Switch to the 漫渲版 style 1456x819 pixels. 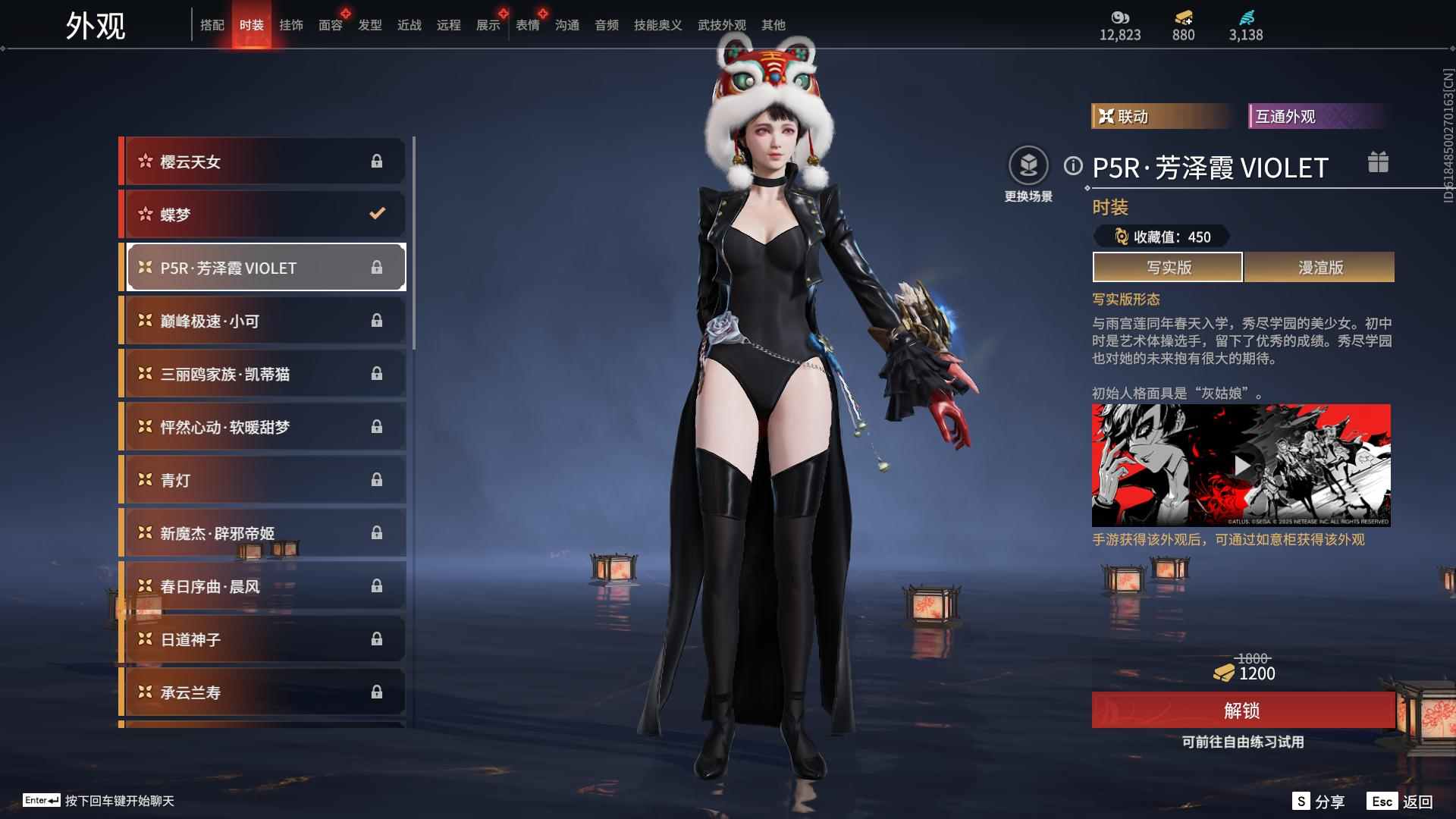point(1319,267)
